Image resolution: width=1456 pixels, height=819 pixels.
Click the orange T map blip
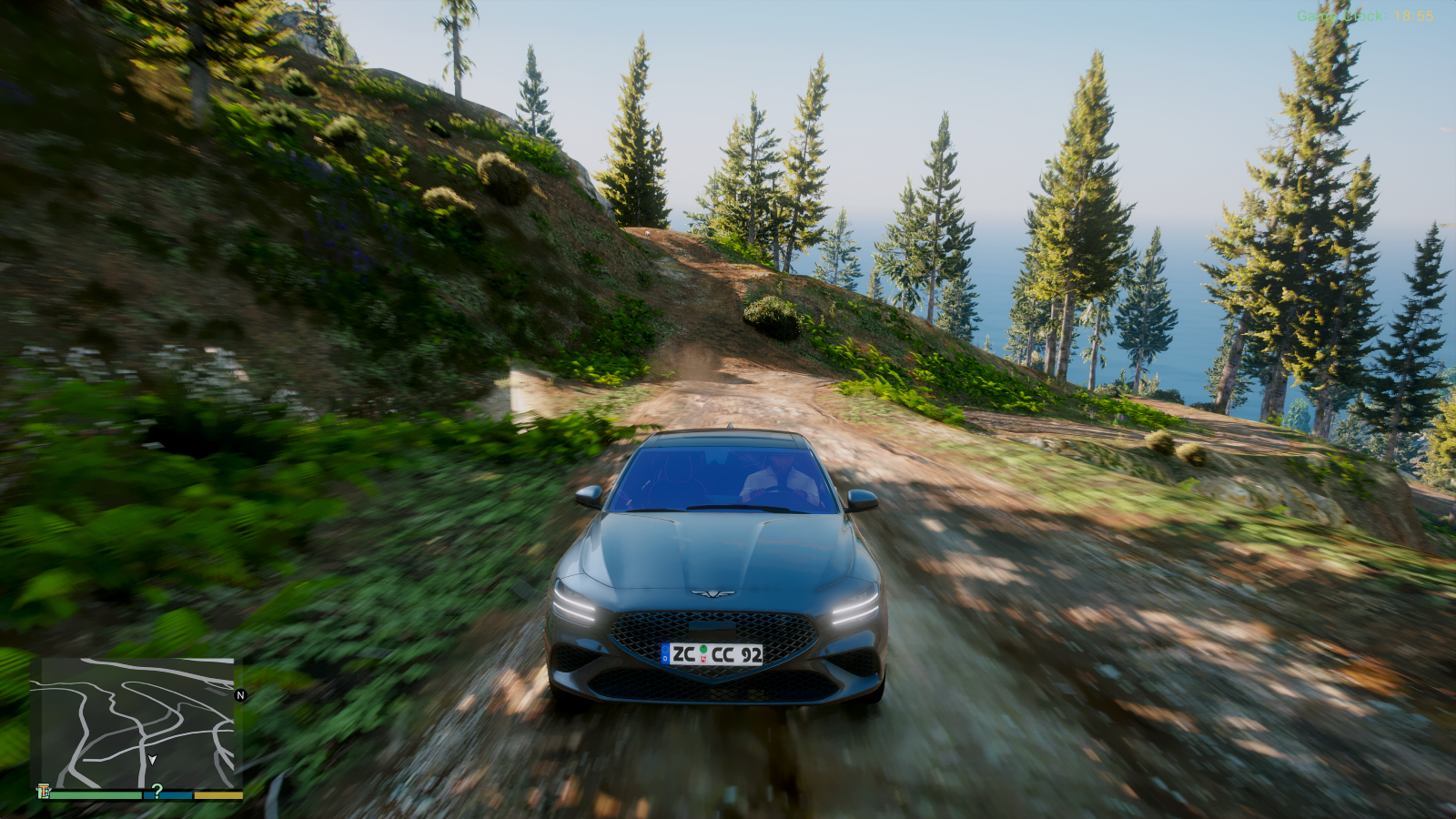point(43,791)
